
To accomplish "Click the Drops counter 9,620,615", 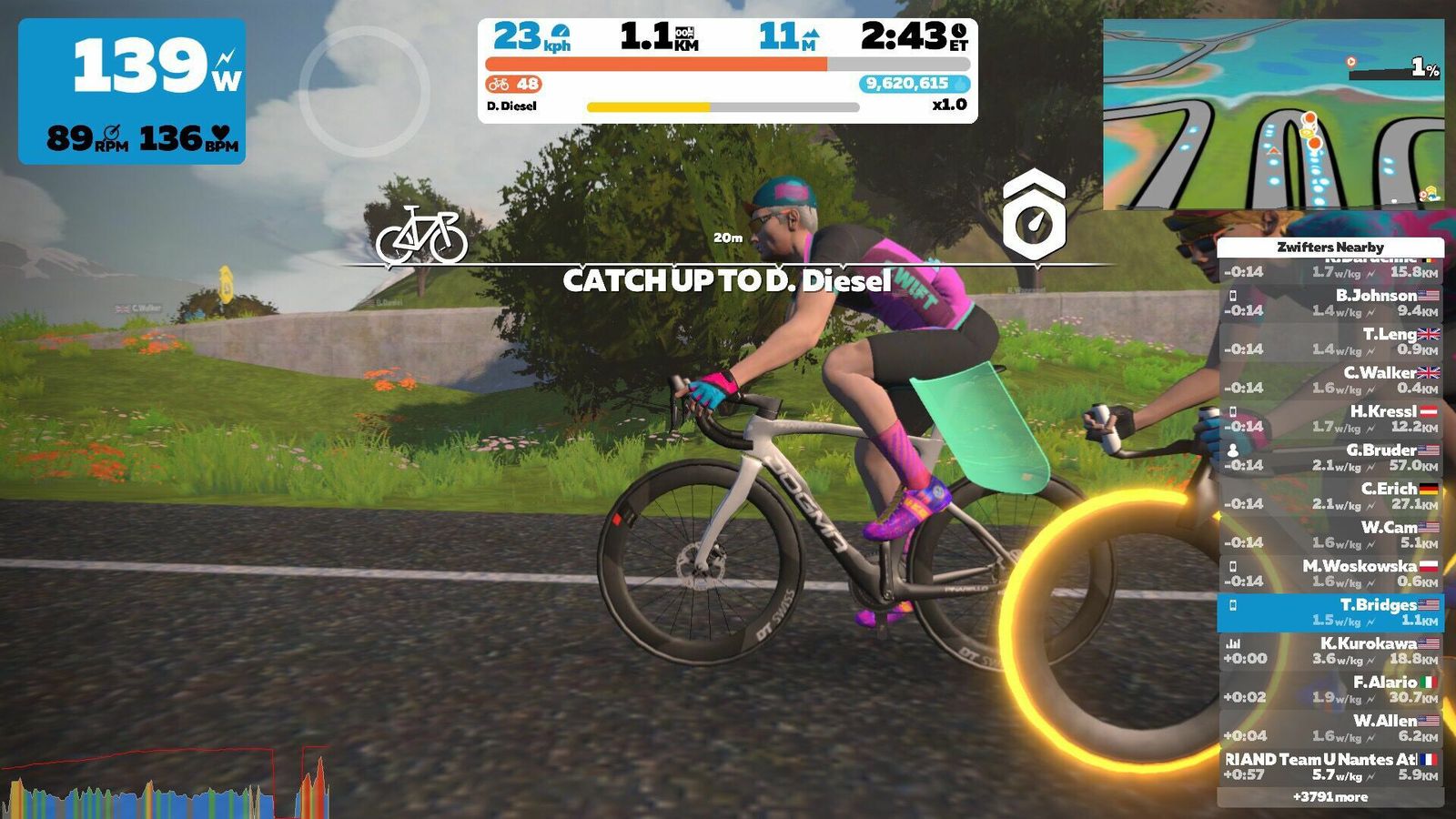I will [914, 84].
